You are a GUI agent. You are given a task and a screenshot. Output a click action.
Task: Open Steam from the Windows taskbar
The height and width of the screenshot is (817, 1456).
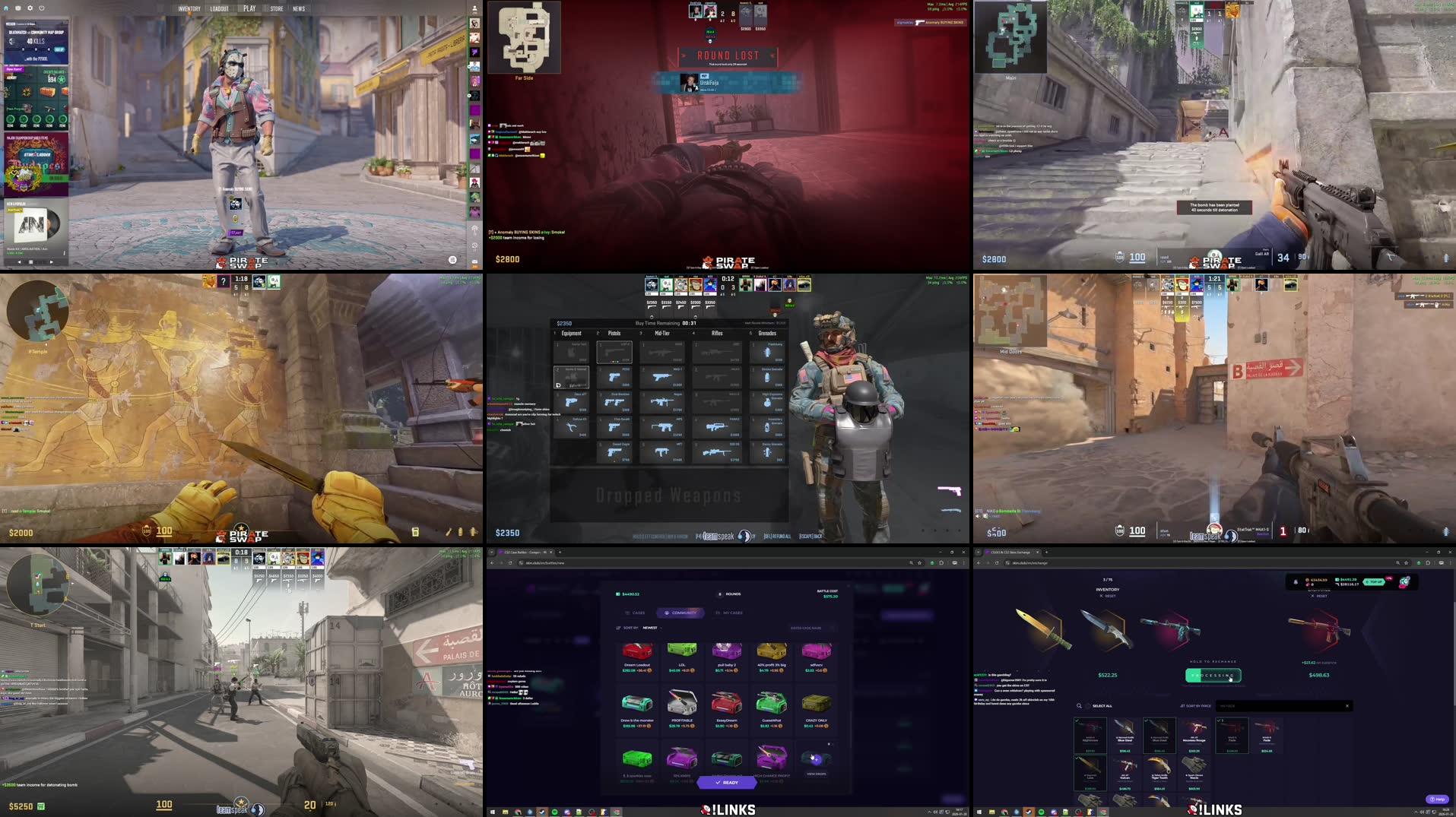542,811
